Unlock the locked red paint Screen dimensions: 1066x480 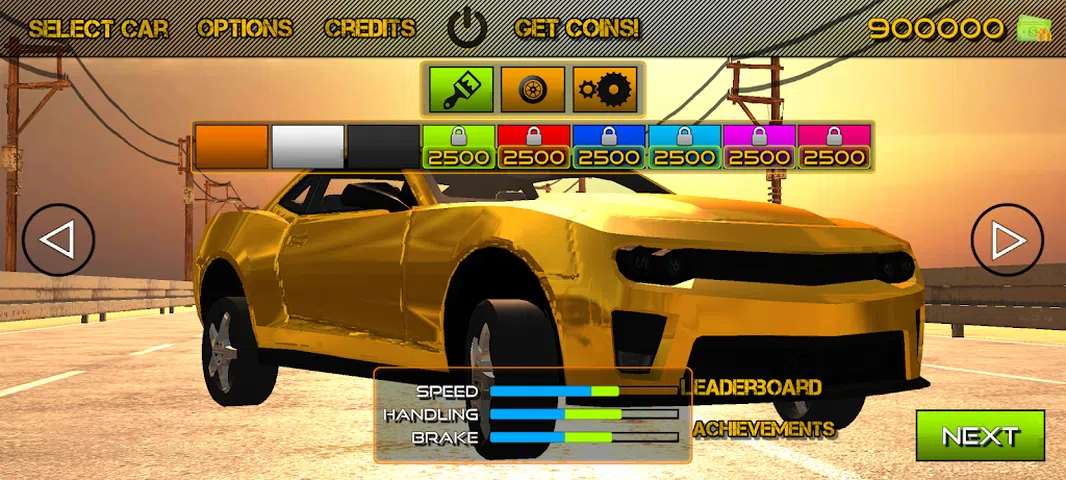[534, 146]
